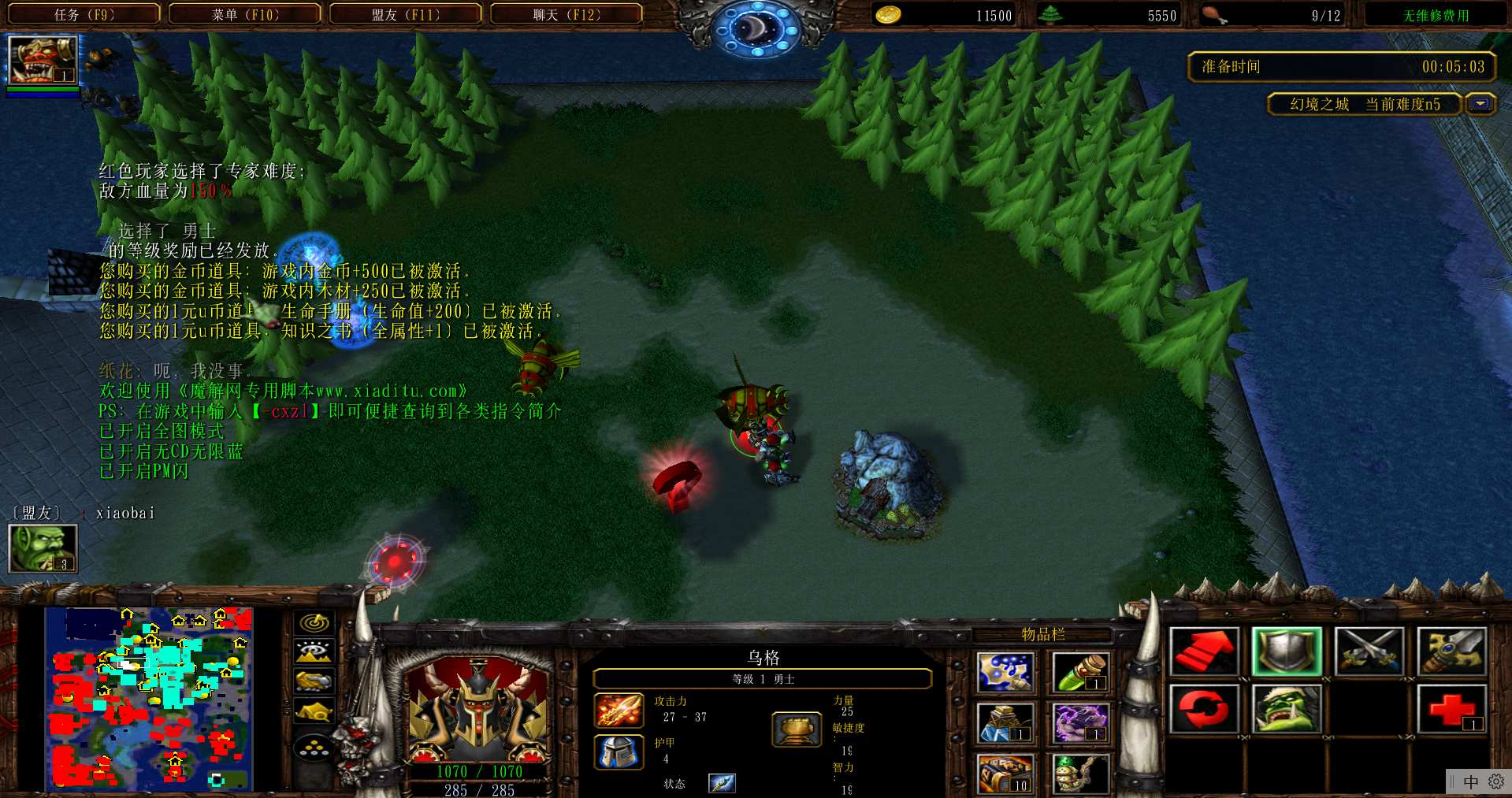Expand the 幻境之城 scoreboard dropdown arrow

pyautogui.click(x=1480, y=104)
